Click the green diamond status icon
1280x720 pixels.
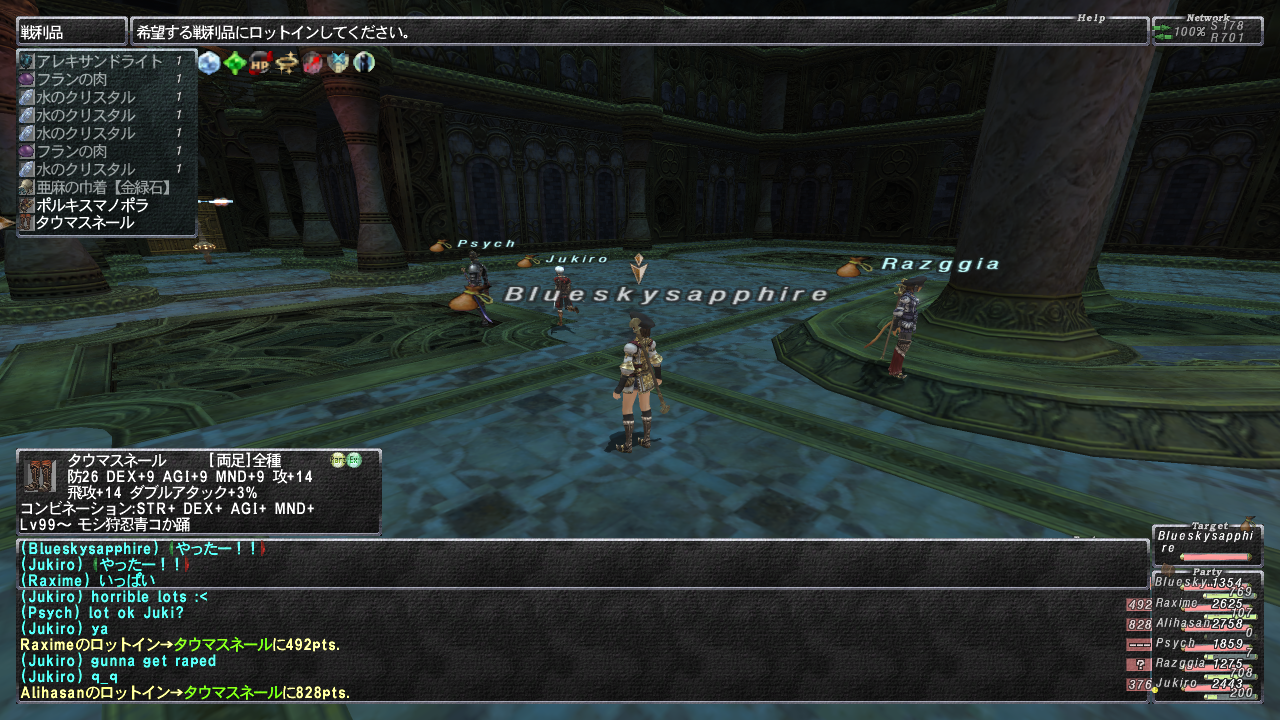click(x=235, y=63)
